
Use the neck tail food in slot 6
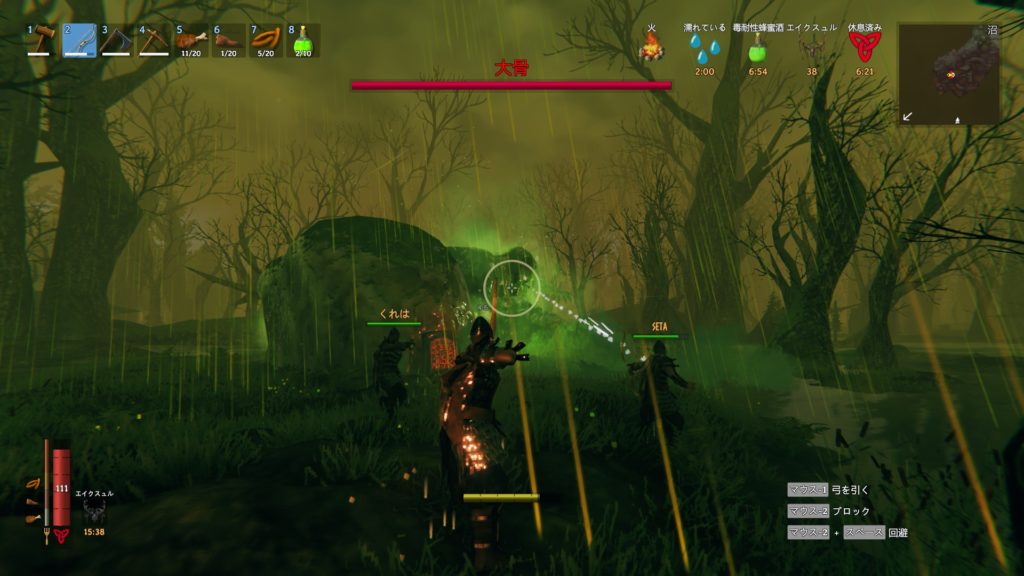tap(228, 40)
